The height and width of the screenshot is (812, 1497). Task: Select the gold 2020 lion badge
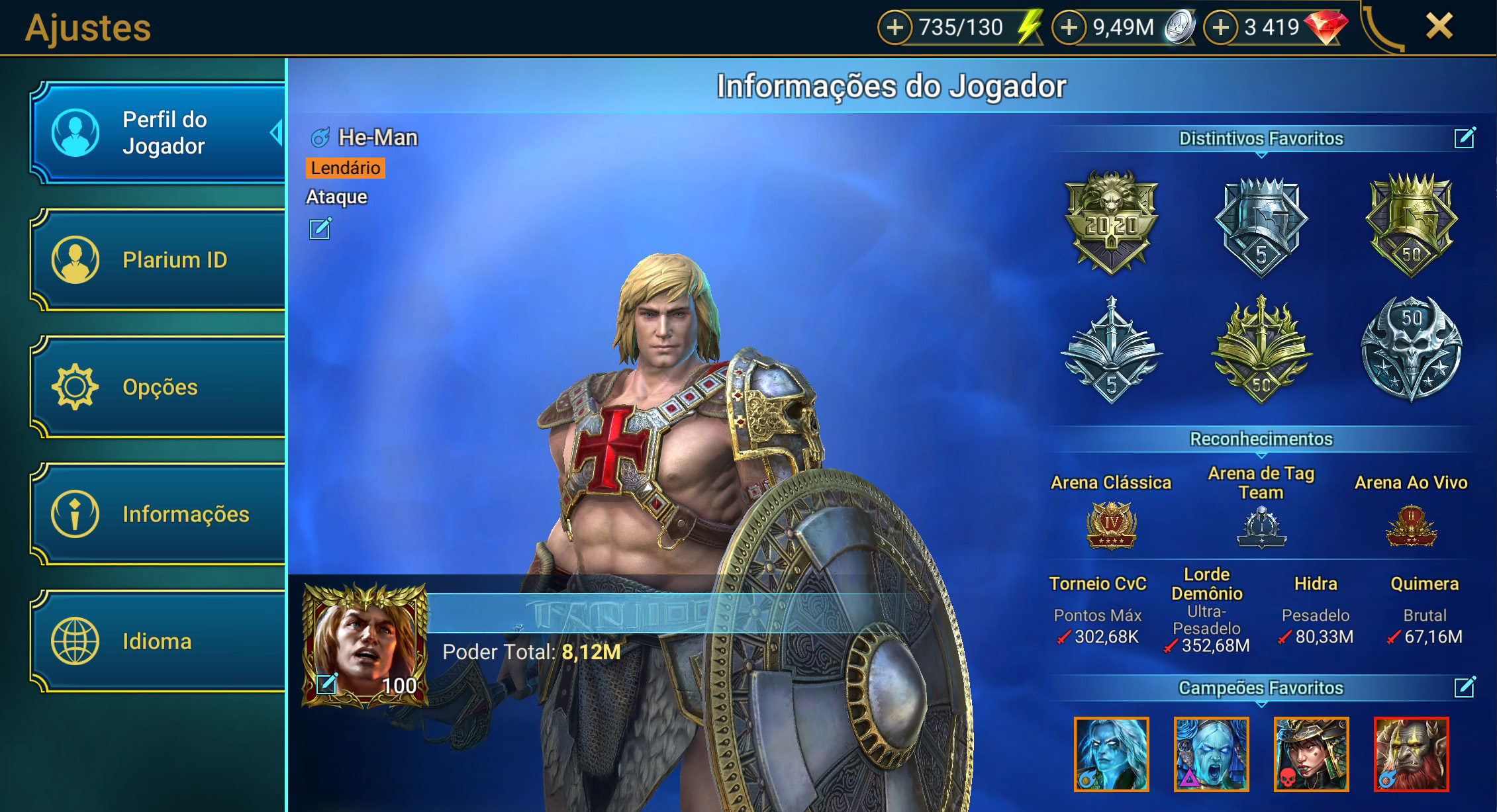click(1111, 222)
